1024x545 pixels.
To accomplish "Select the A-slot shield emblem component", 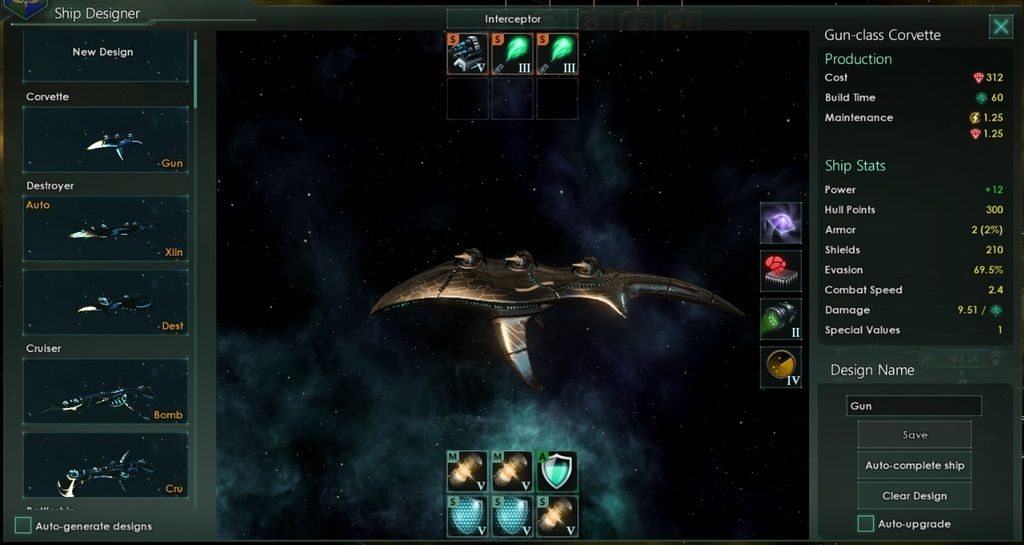I will coord(557,471).
